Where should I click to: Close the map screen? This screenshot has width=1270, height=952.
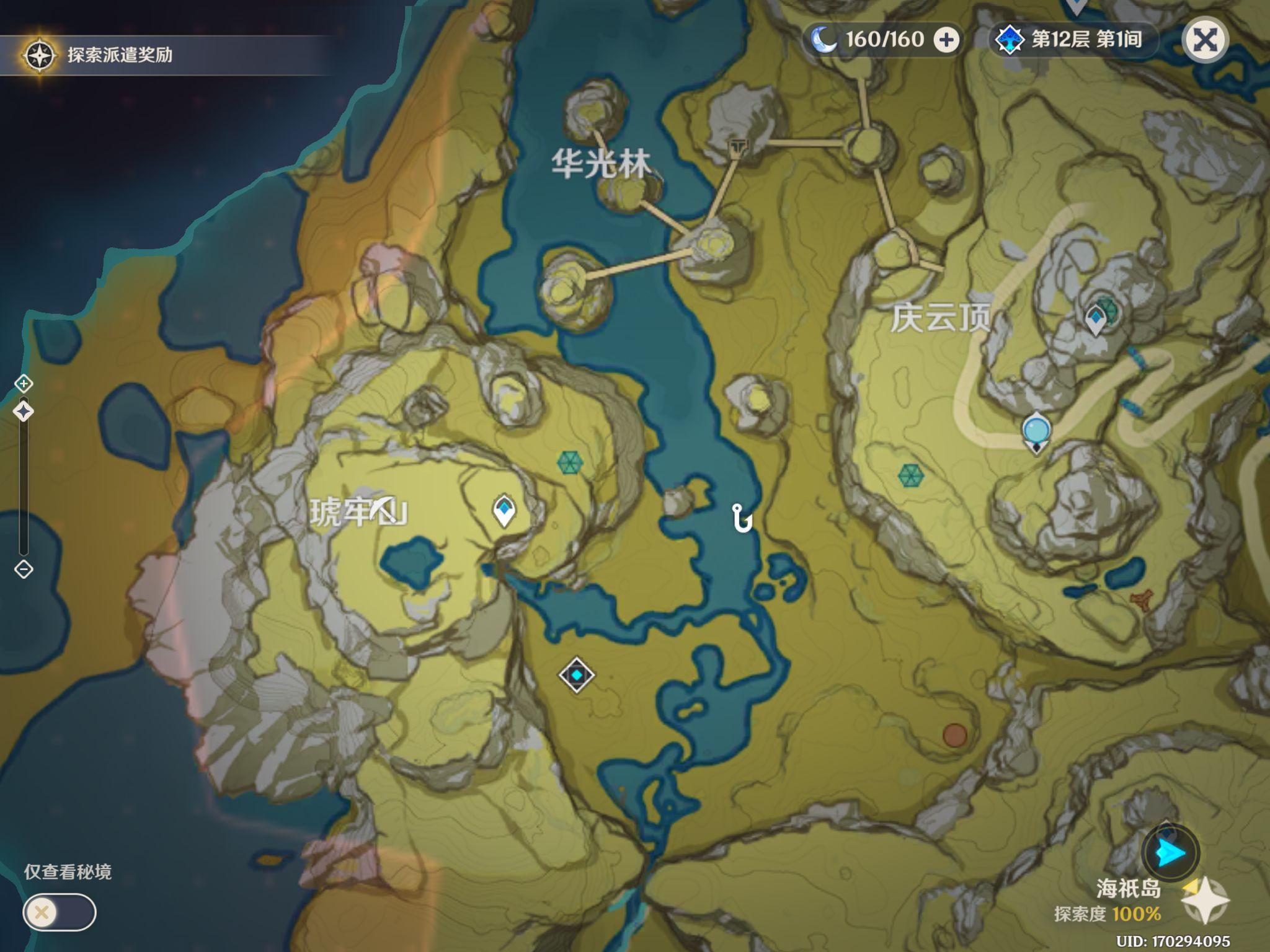(x=1204, y=41)
